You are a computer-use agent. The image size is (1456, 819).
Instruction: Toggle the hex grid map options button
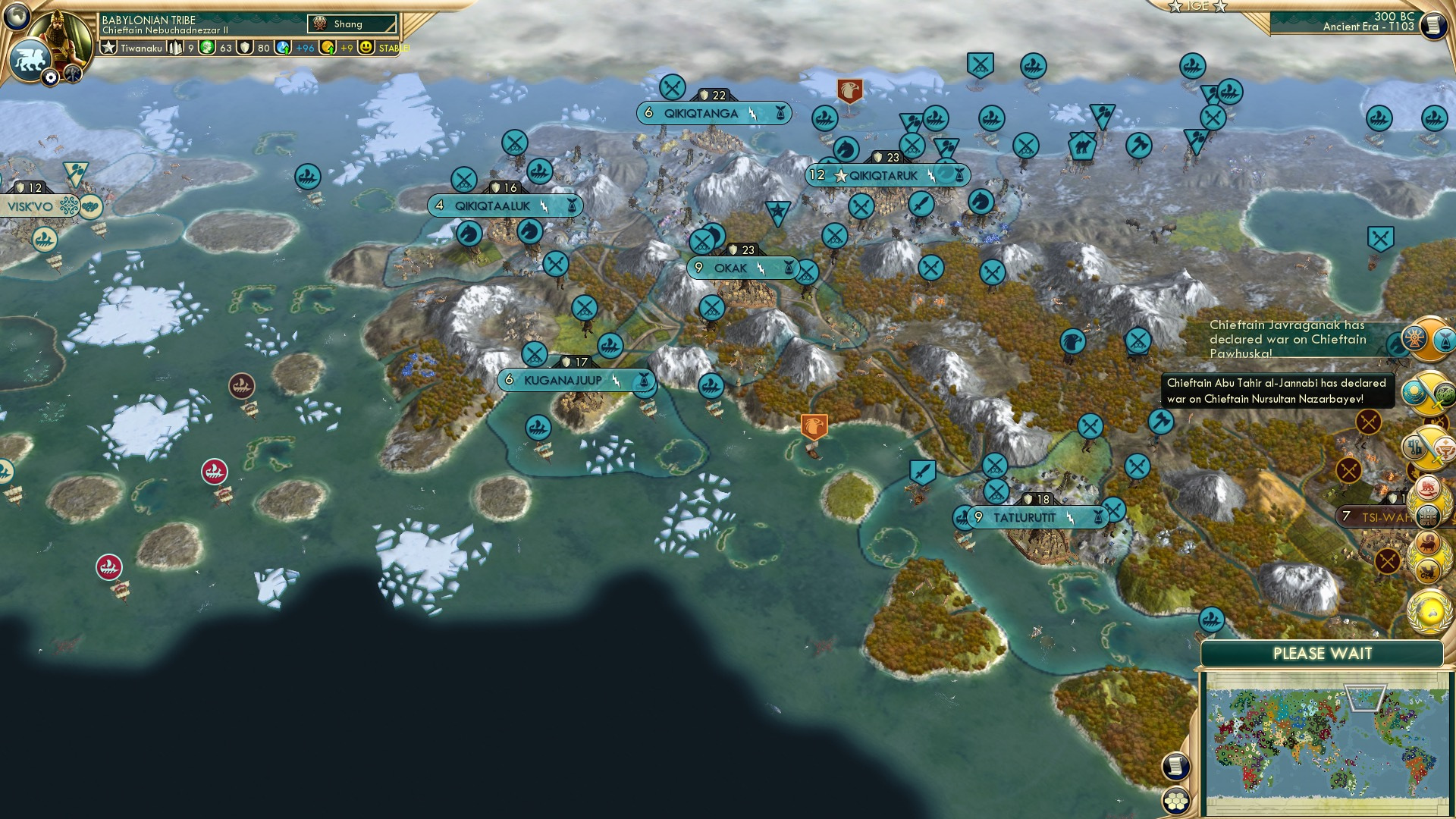pyautogui.click(x=1176, y=801)
